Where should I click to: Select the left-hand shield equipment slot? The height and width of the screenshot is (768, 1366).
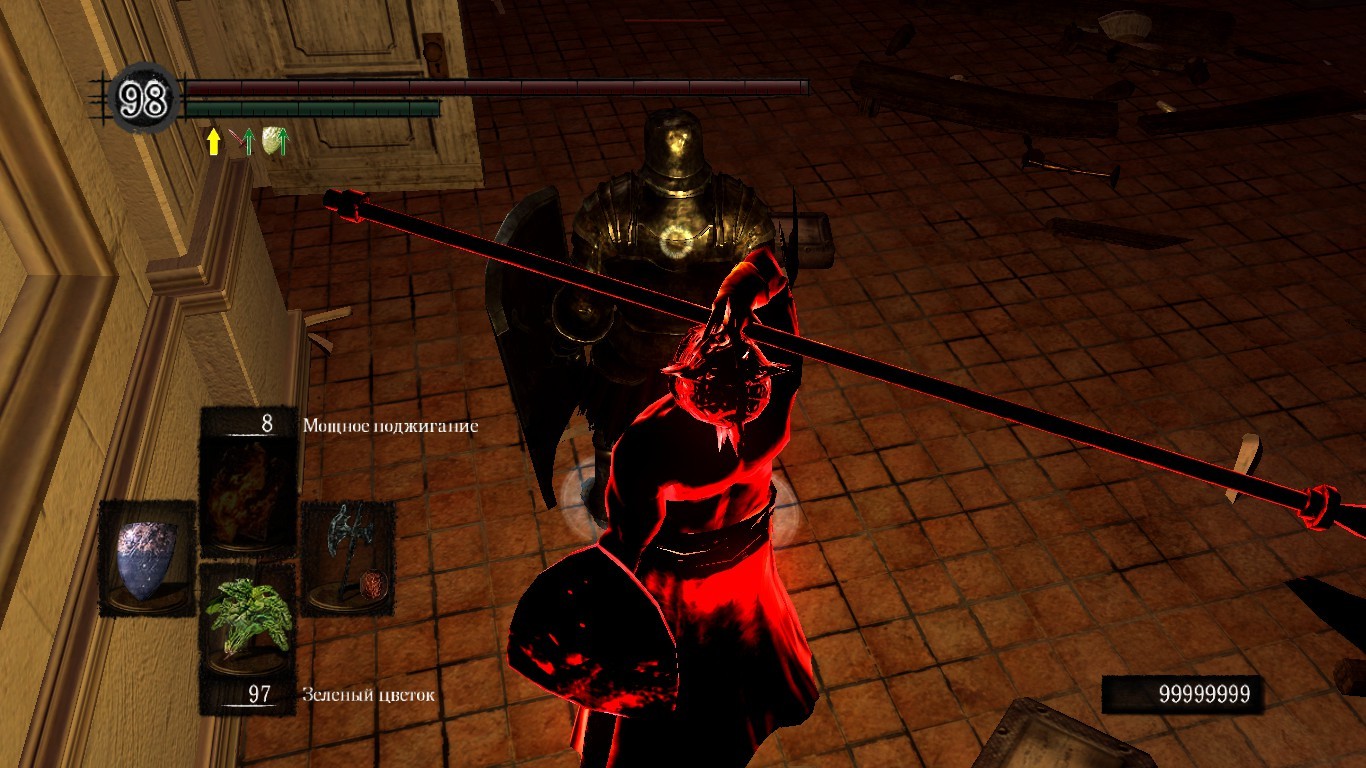147,558
